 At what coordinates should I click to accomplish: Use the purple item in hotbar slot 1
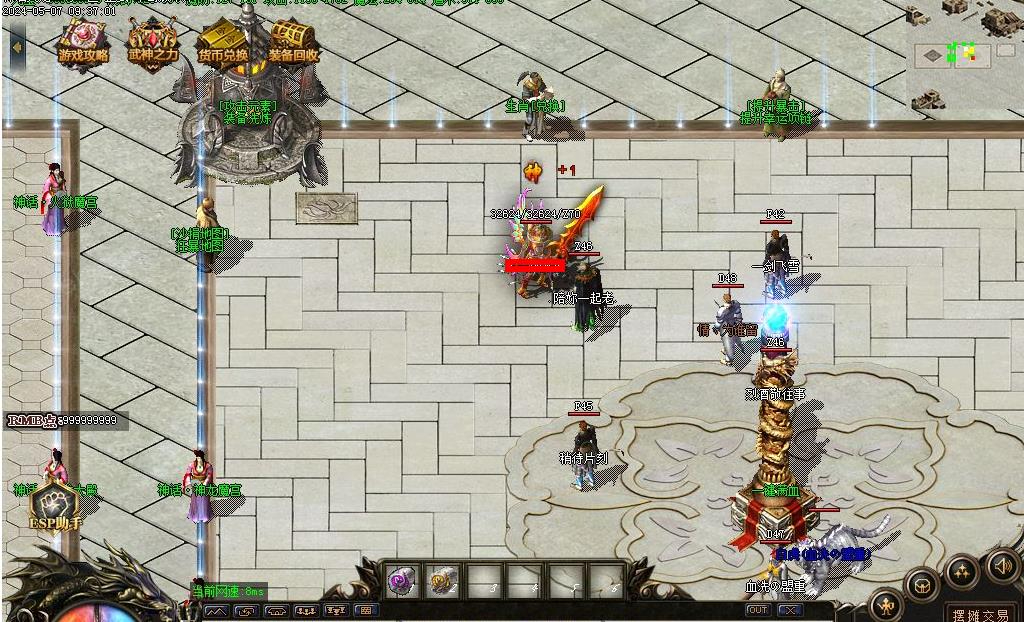[x=402, y=581]
